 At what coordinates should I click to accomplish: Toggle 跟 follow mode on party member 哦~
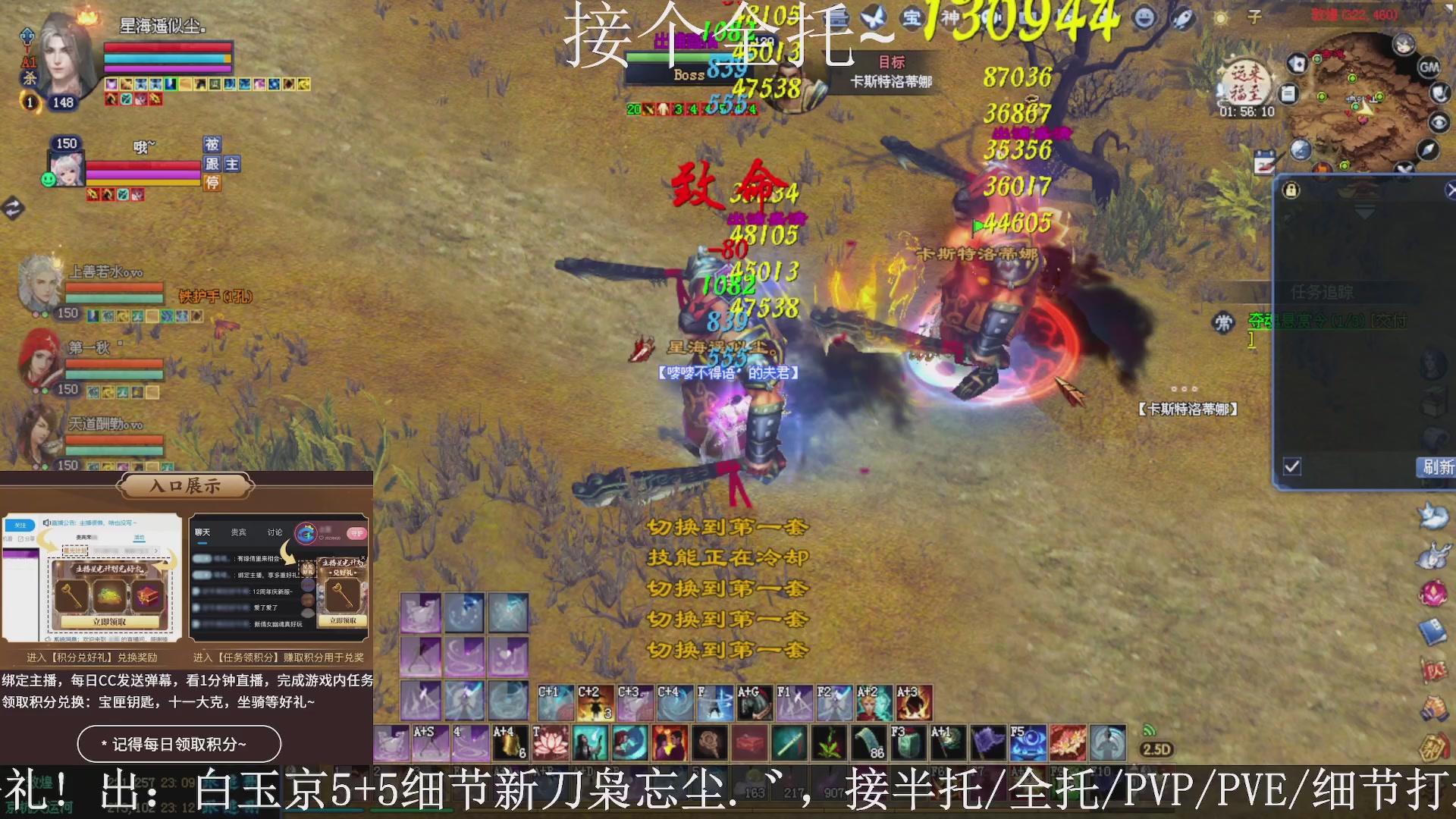pos(213,165)
